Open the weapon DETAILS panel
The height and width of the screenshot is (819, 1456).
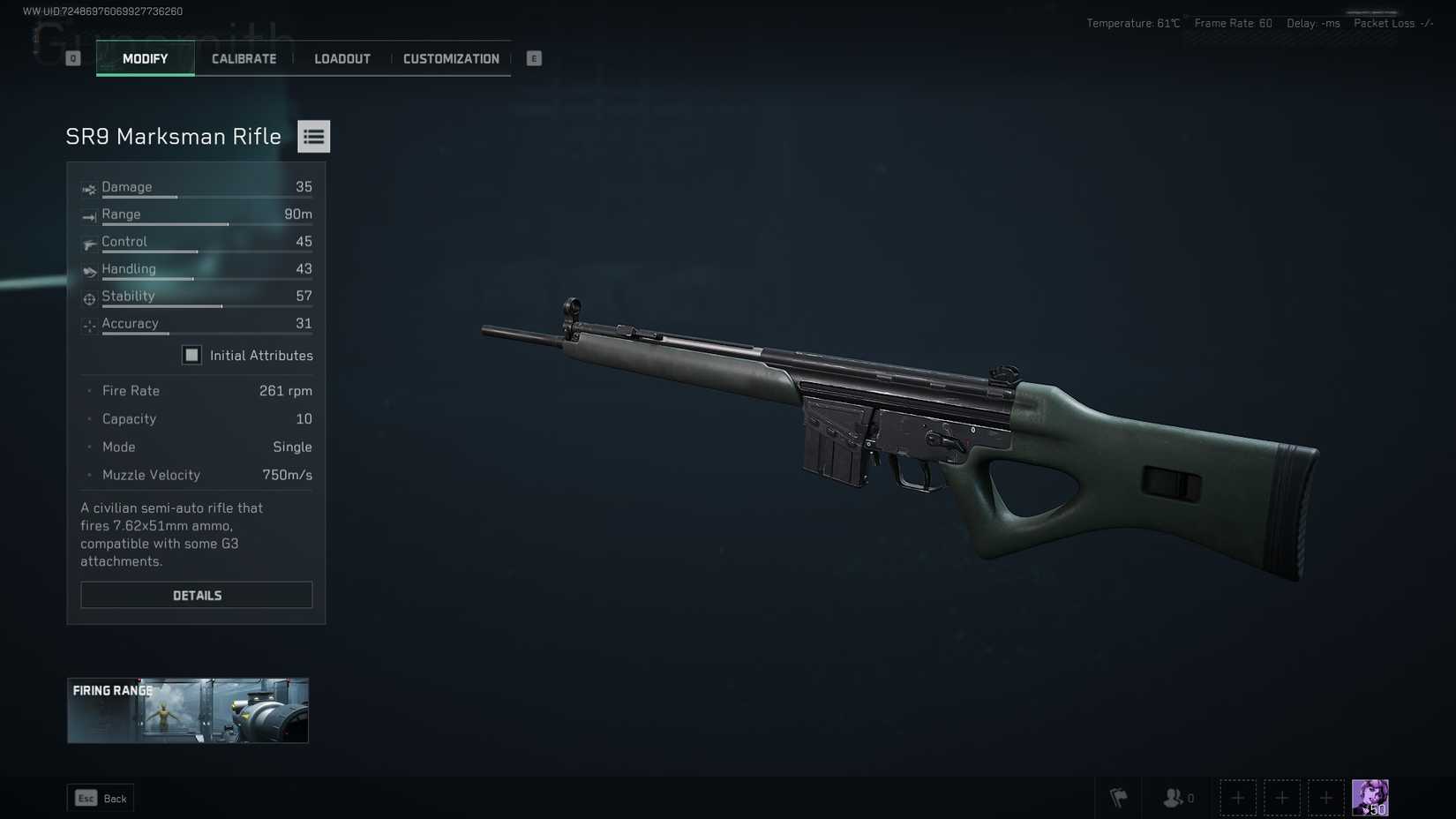point(196,595)
